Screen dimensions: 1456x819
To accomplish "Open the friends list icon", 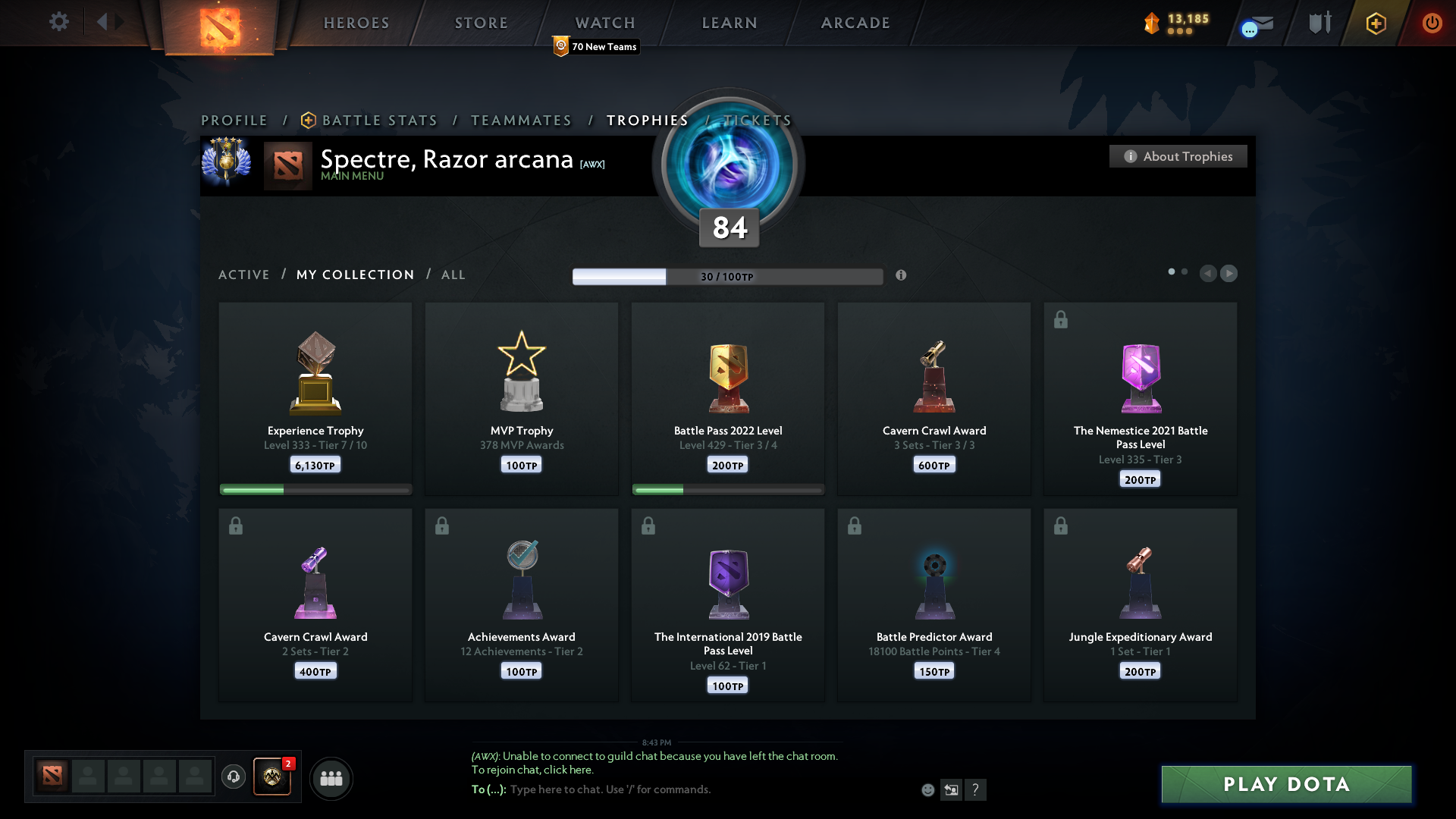I will tap(331, 778).
